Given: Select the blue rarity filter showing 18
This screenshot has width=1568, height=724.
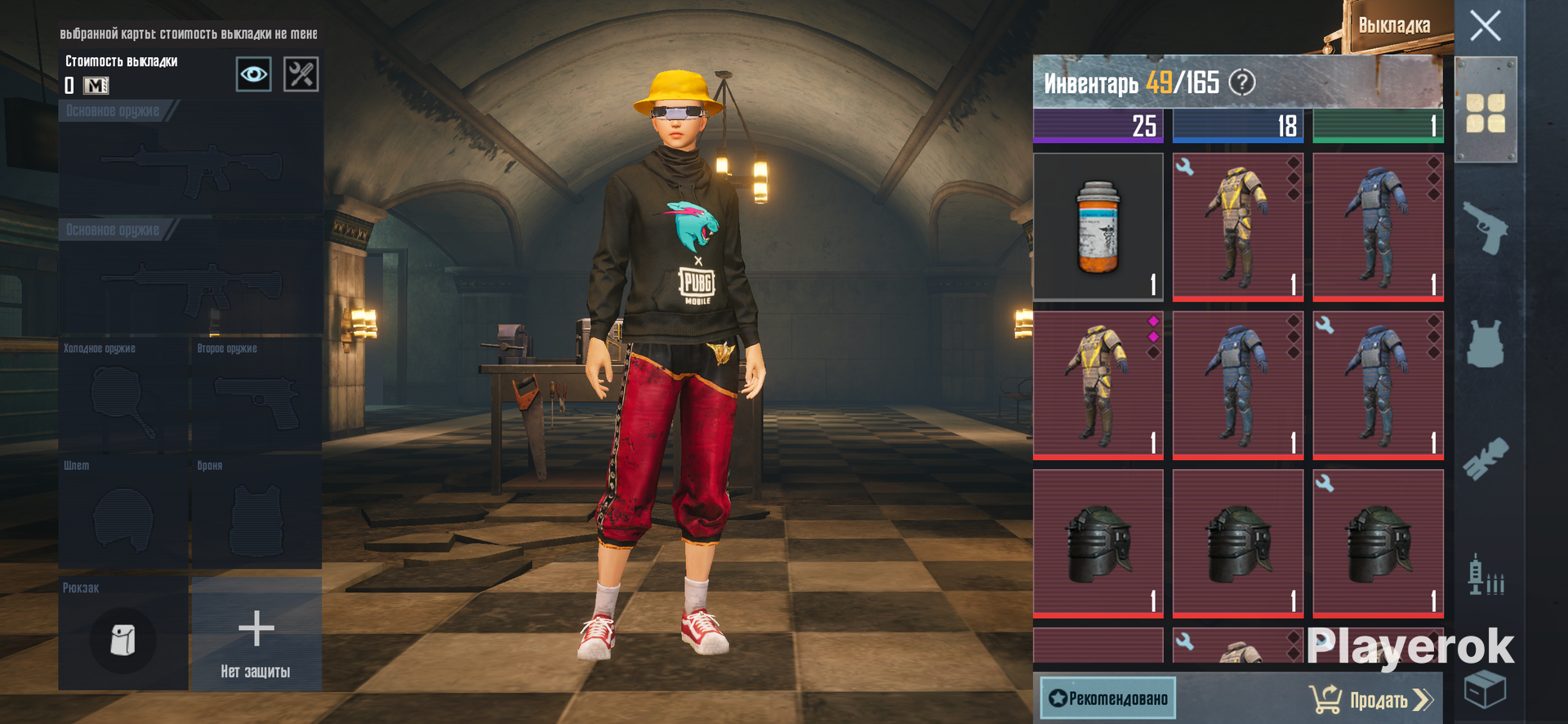Looking at the screenshot, I should (x=1237, y=126).
